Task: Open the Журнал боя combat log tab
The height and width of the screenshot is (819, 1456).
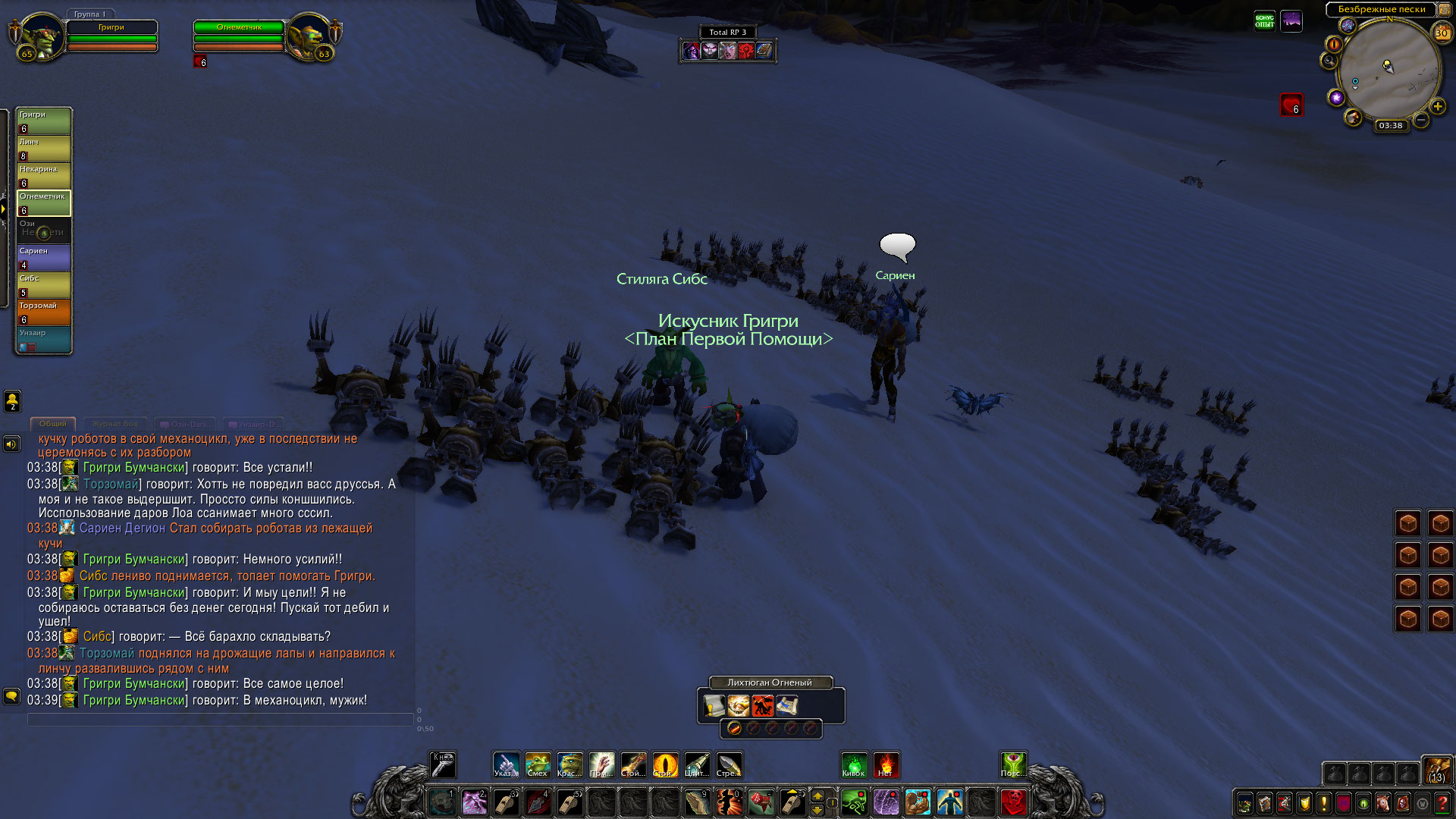Action: (115, 424)
